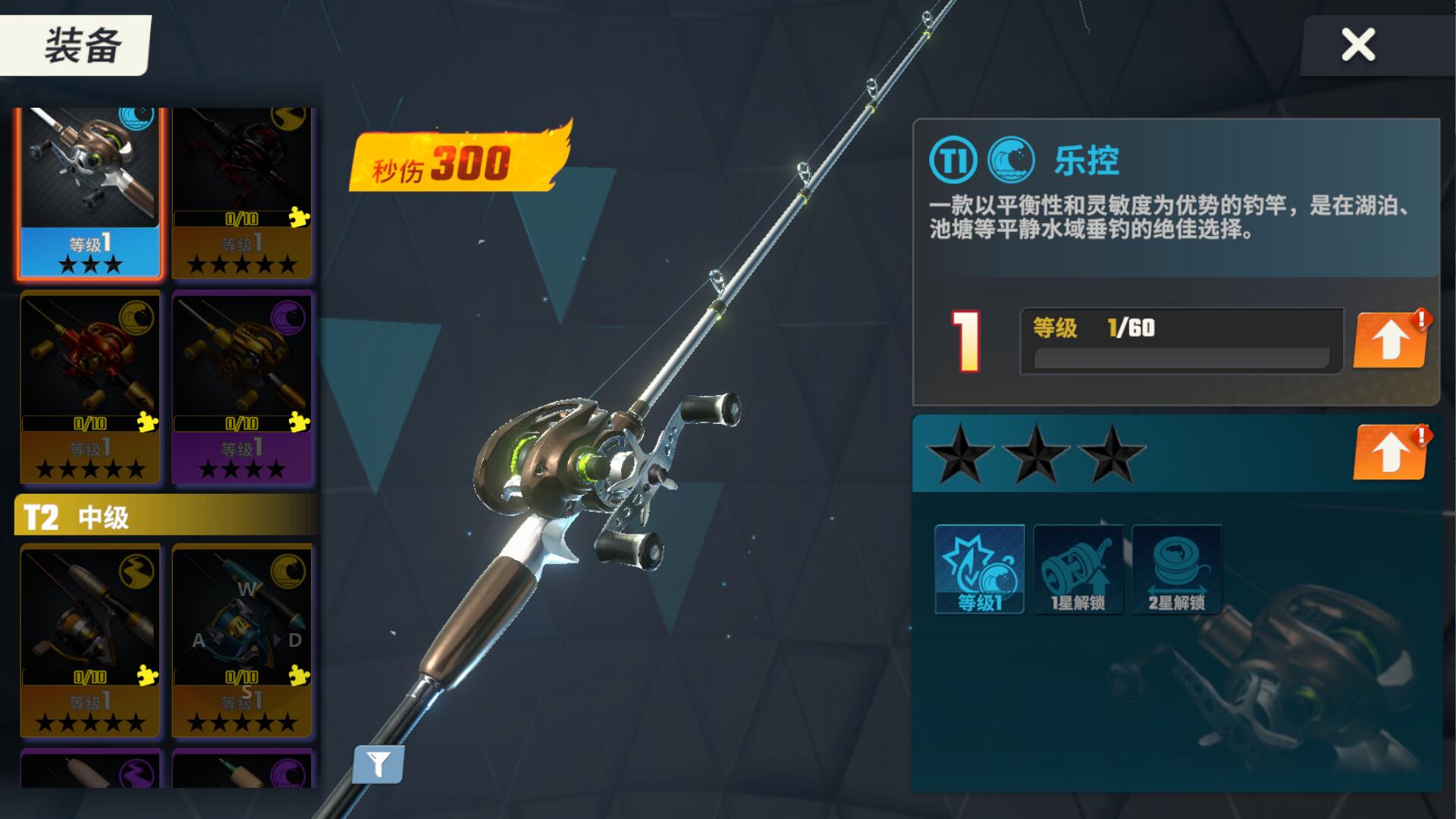
Task: View the 1星解锁 reel skill icon
Action: [1076, 569]
